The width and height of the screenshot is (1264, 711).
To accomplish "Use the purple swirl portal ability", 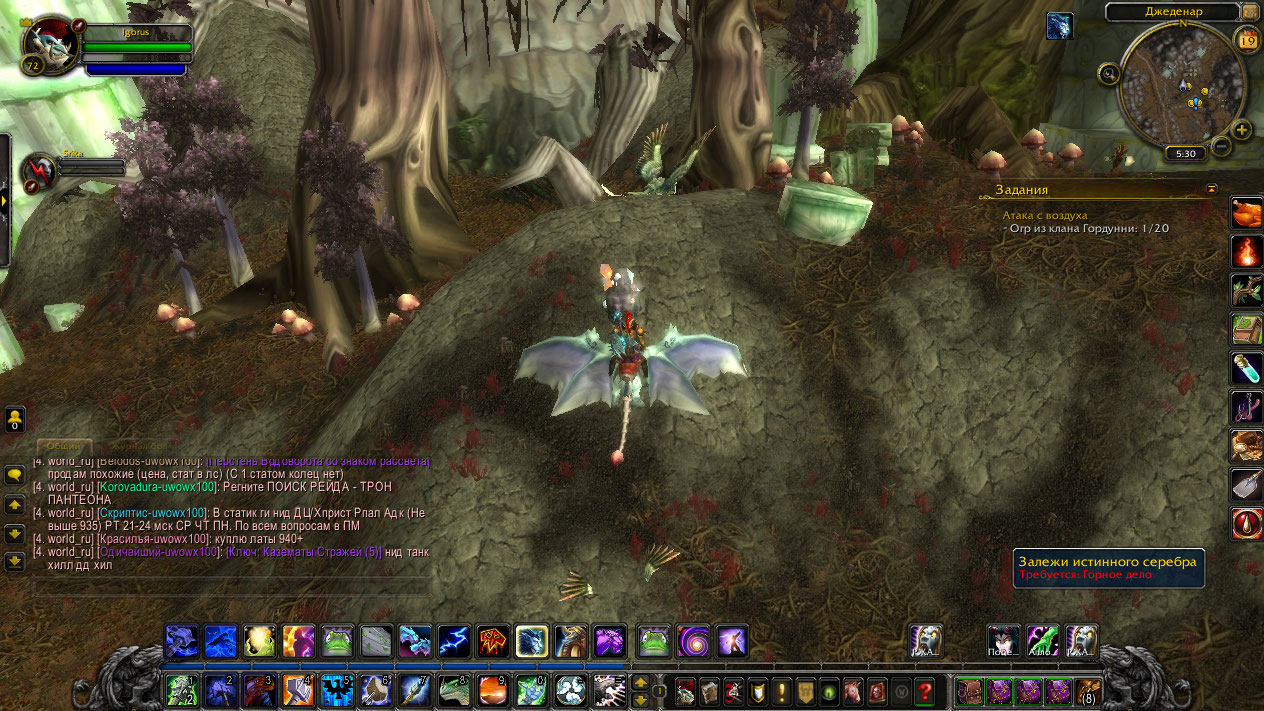I will [x=692, y=640].
